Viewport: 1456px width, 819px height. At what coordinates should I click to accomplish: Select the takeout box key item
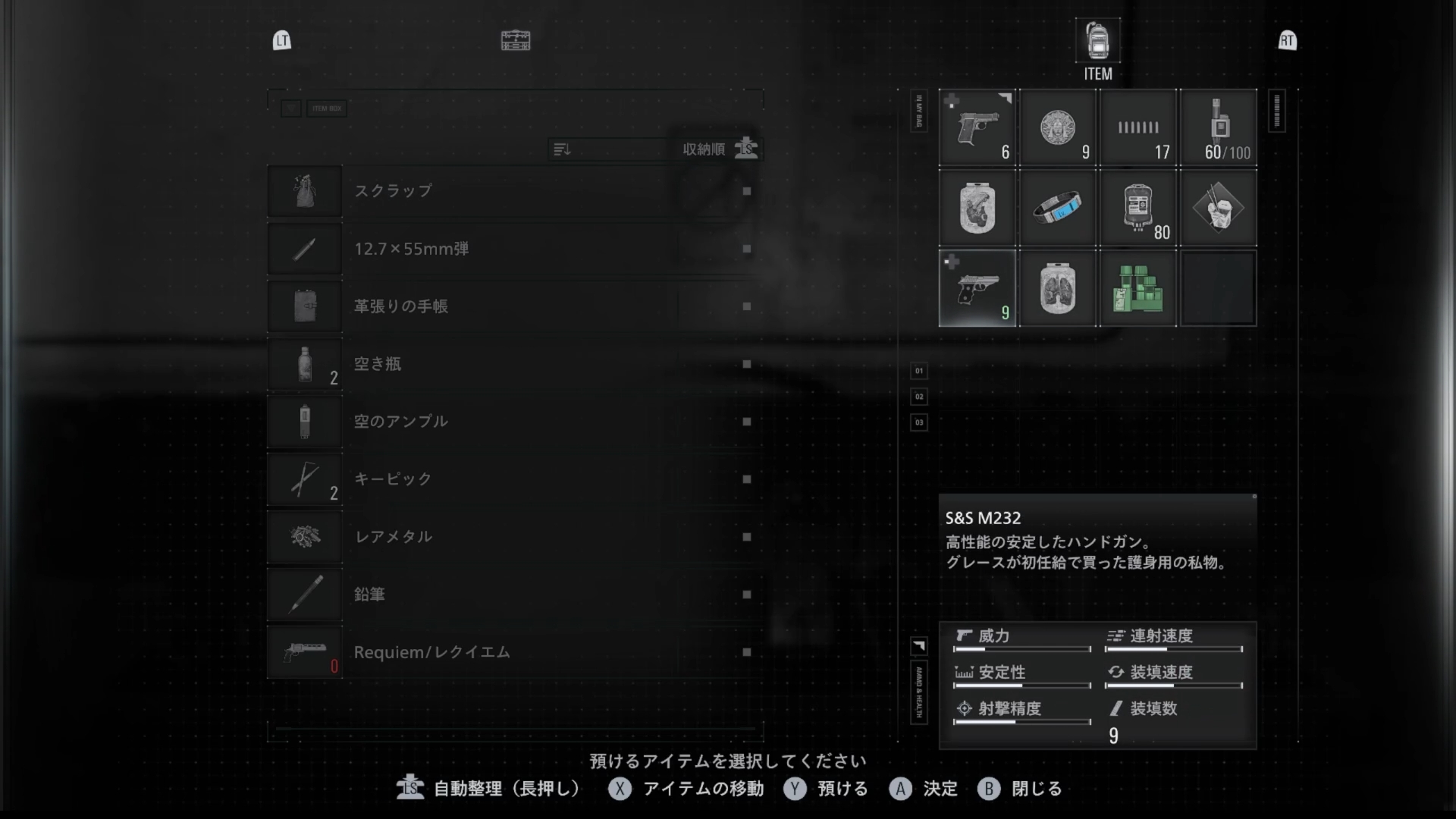[x=1219, y=208]
